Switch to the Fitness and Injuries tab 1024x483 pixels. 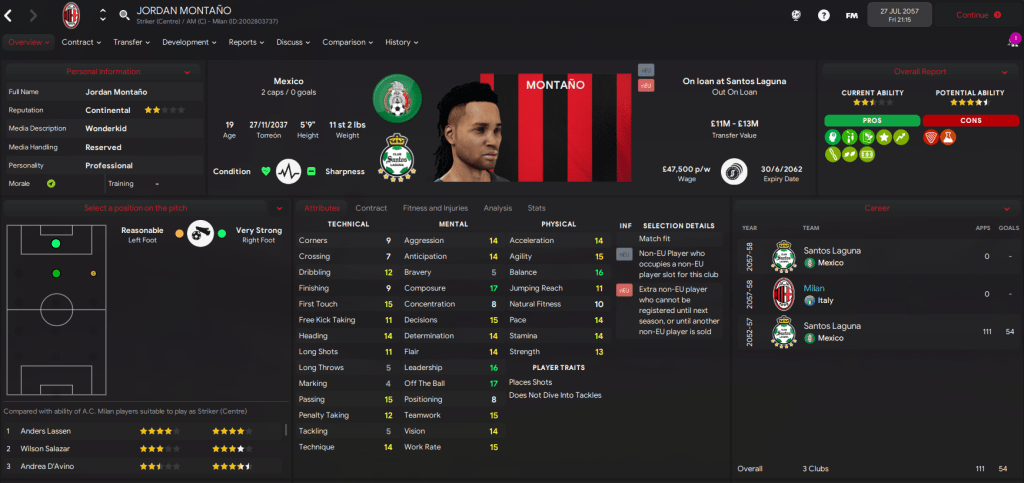(434, 208)
